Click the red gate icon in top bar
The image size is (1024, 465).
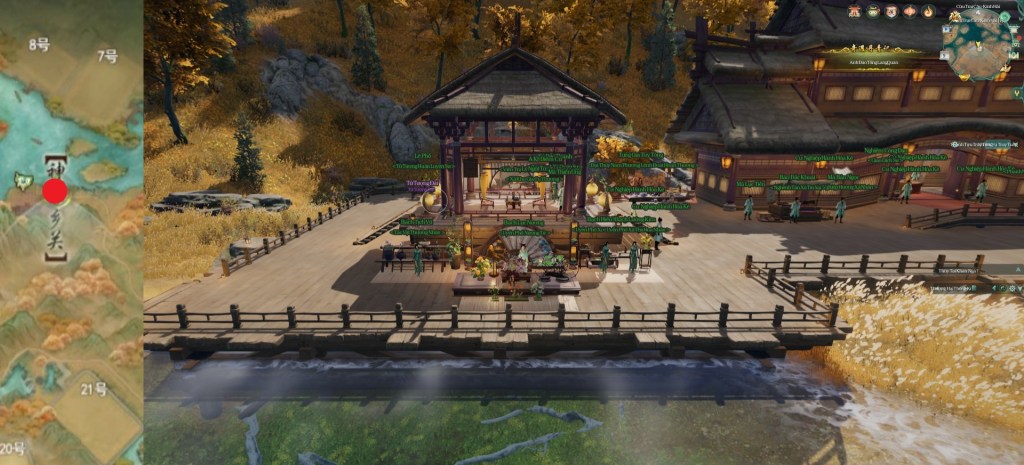(854, 12)
